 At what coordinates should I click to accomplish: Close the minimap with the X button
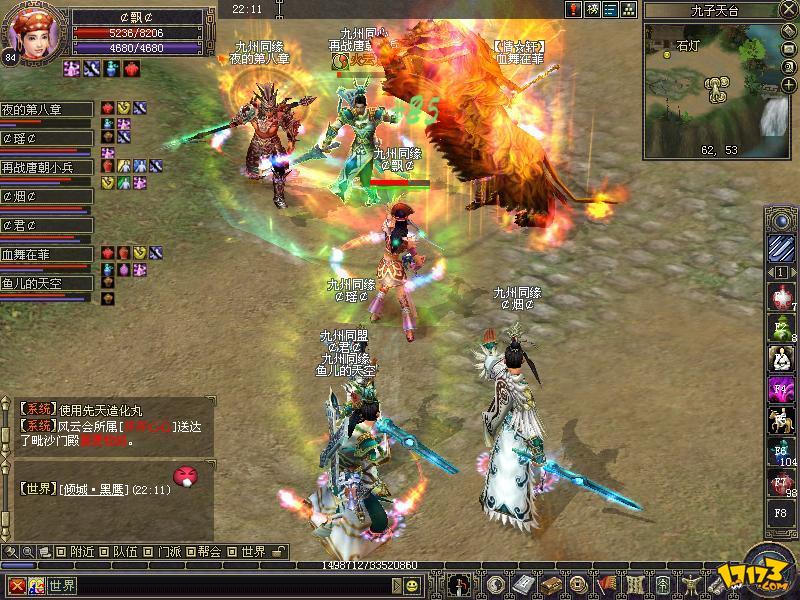coord(790,10)
